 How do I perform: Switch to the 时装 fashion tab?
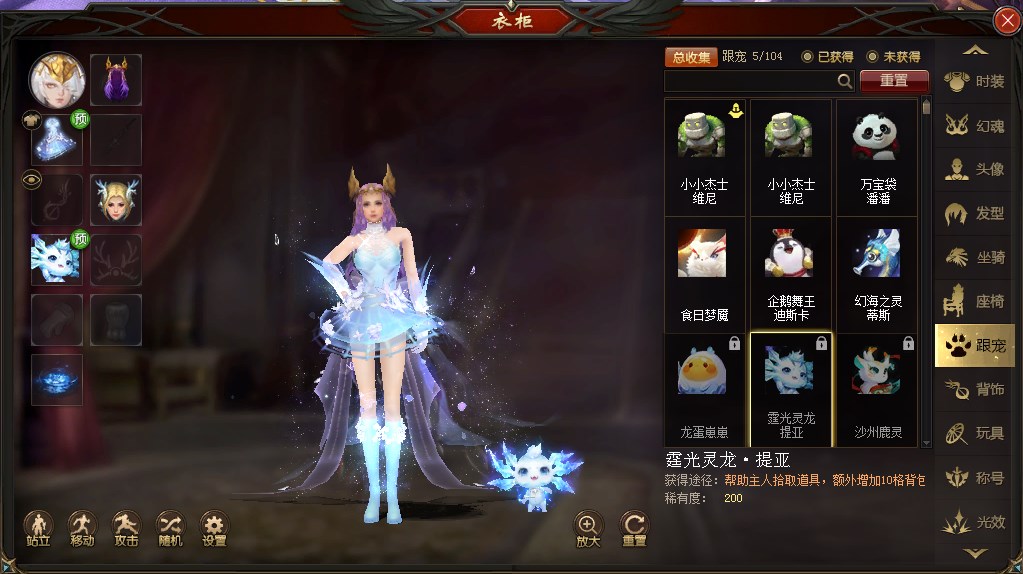coord(975,82)
